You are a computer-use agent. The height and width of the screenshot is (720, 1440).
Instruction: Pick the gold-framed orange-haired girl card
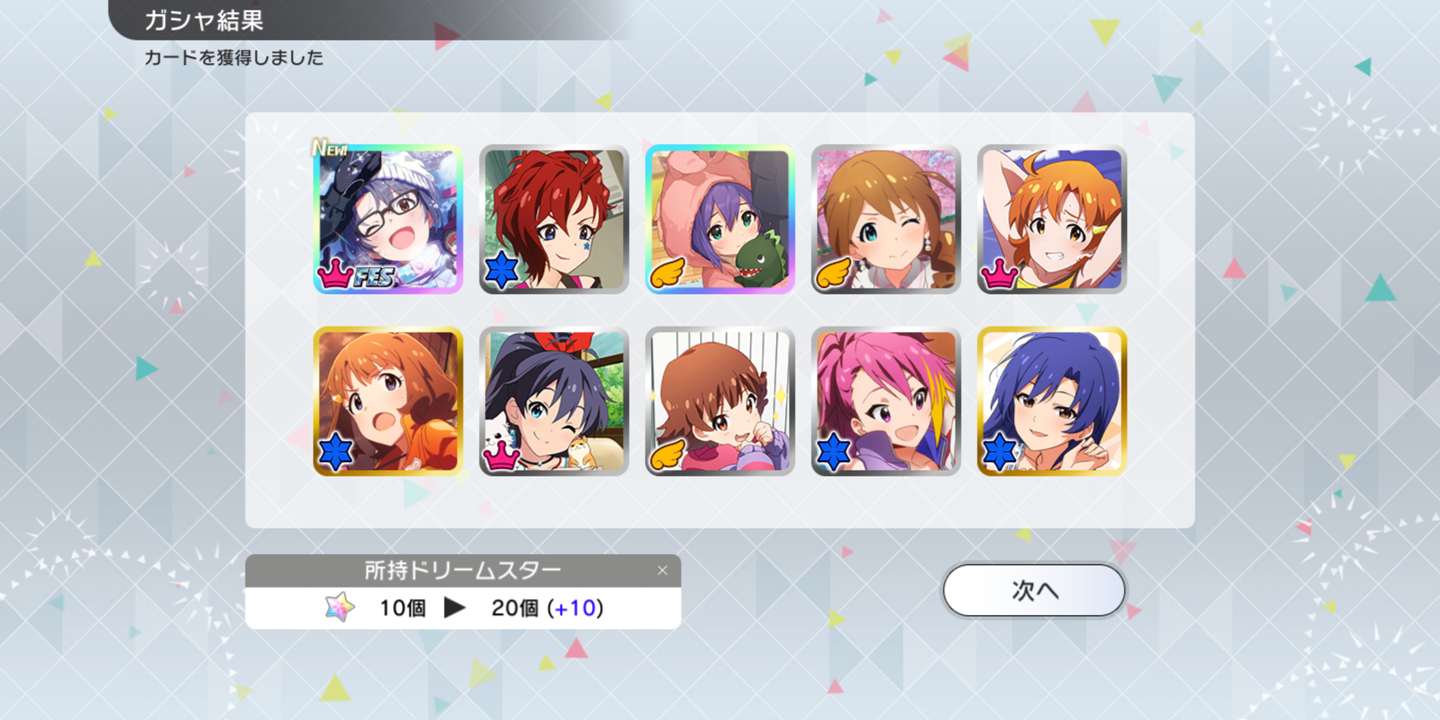[388, 401]
